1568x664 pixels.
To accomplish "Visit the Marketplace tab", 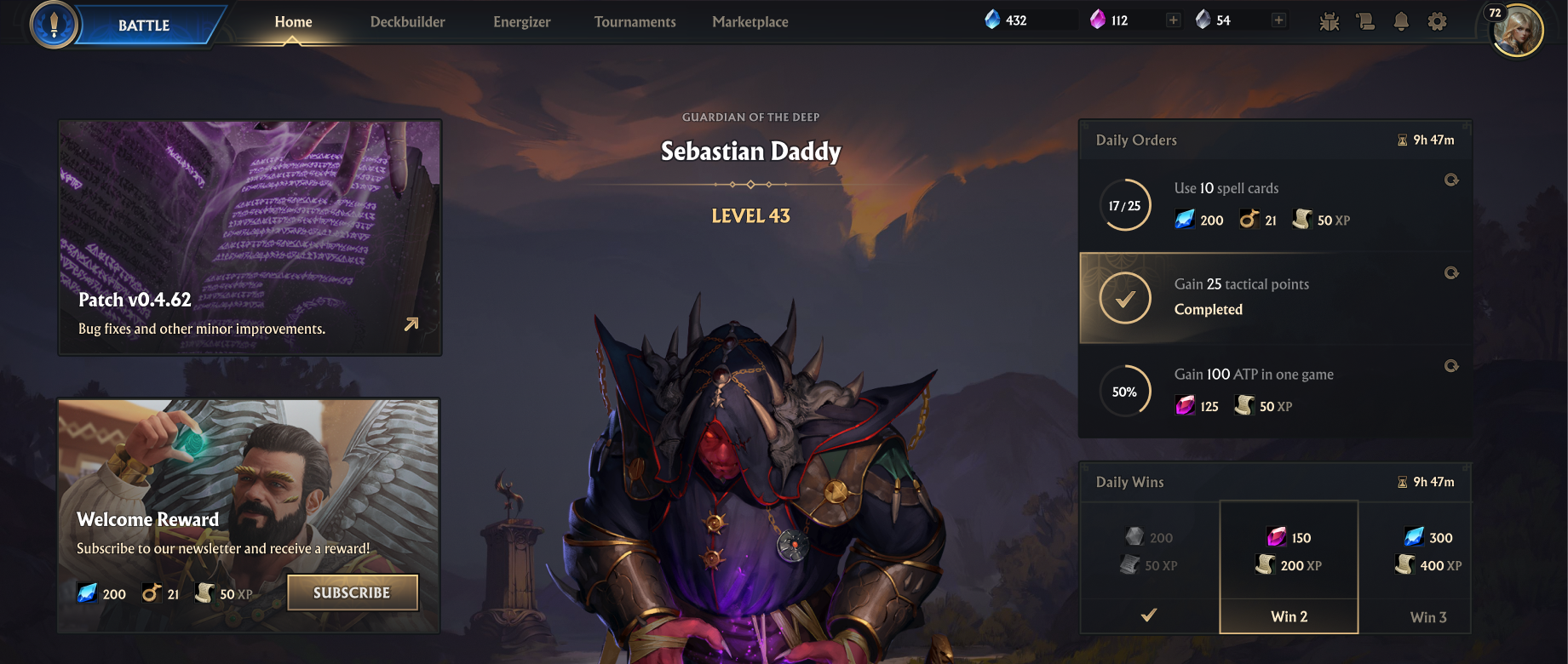I will click(x=750, y=22).
